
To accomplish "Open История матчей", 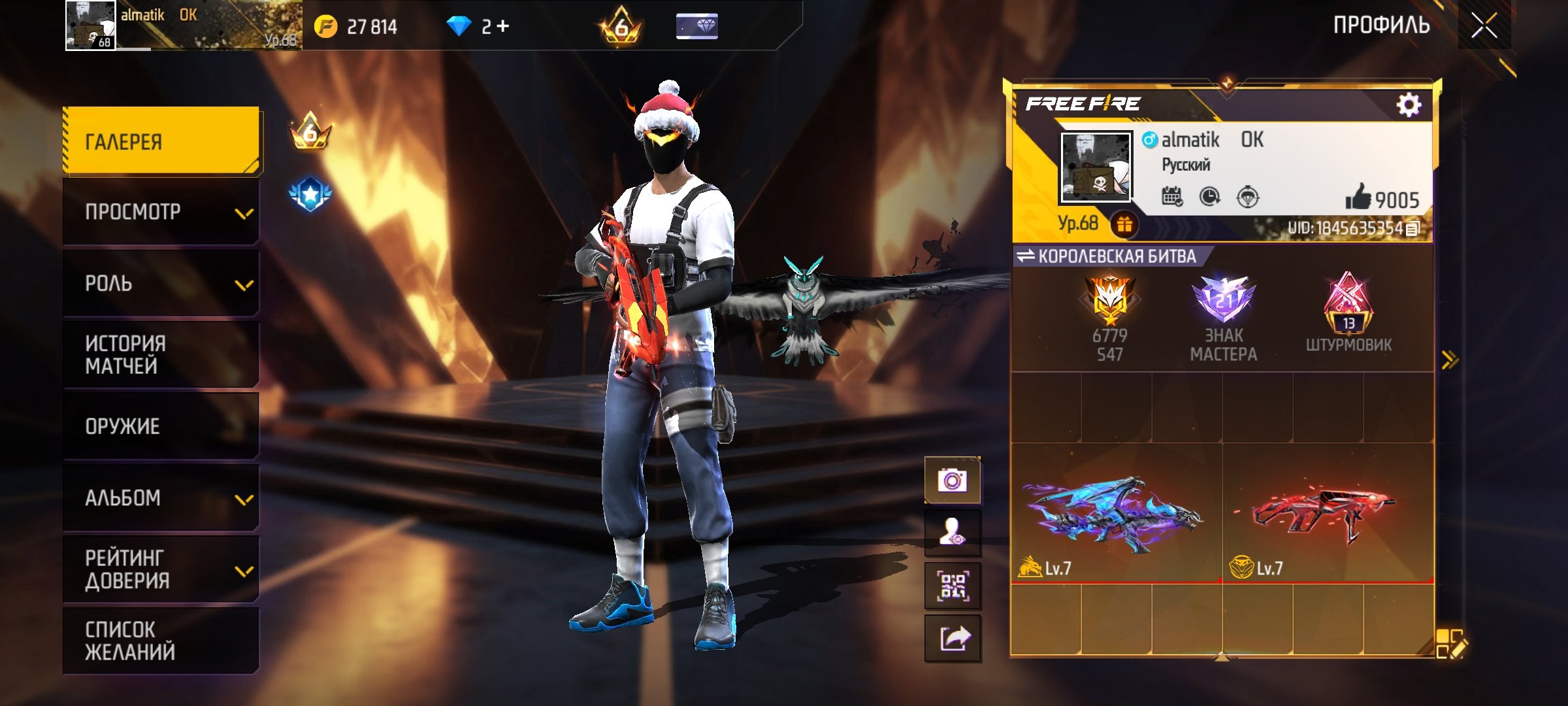I will point(161,355).
